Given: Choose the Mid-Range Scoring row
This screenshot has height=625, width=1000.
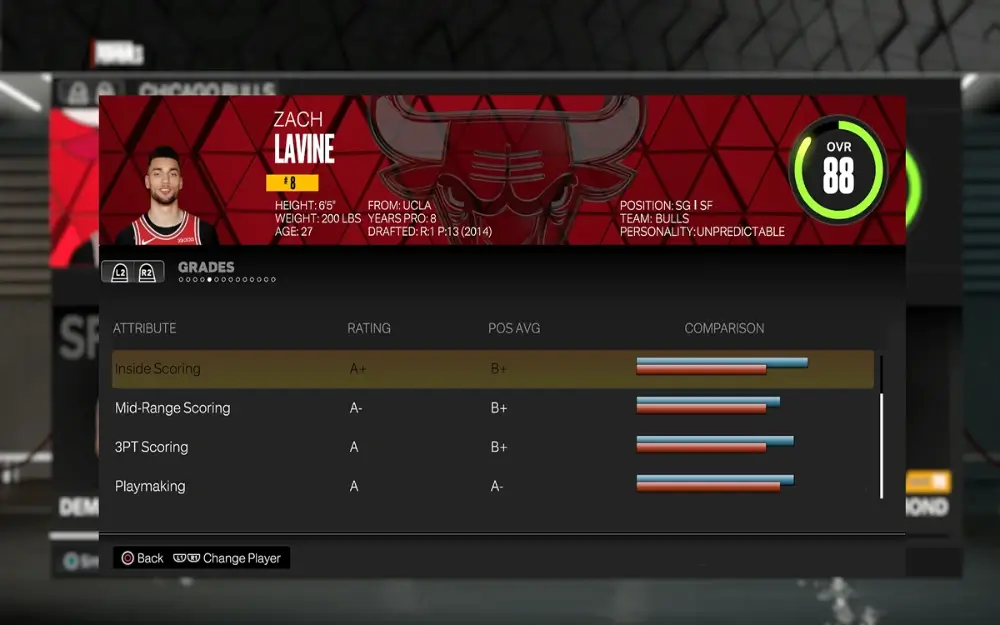Looking at the screenshot, I should [492, 408].
